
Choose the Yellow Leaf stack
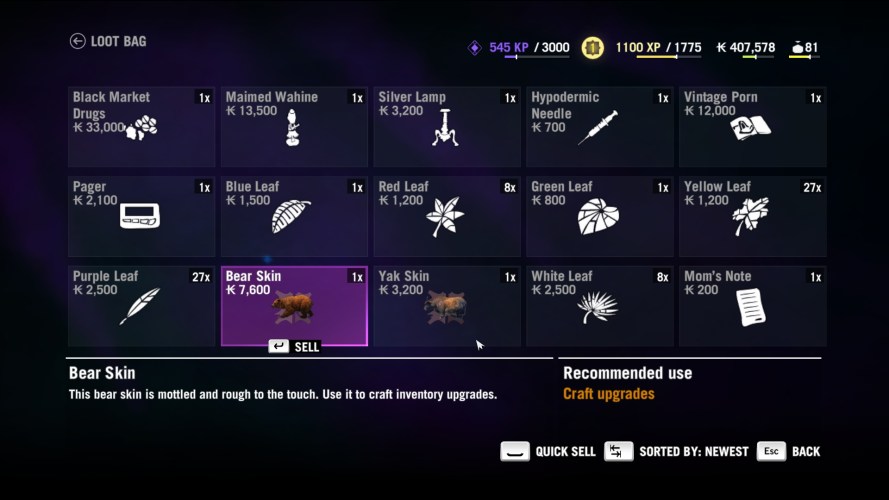(x=752, y=216)
